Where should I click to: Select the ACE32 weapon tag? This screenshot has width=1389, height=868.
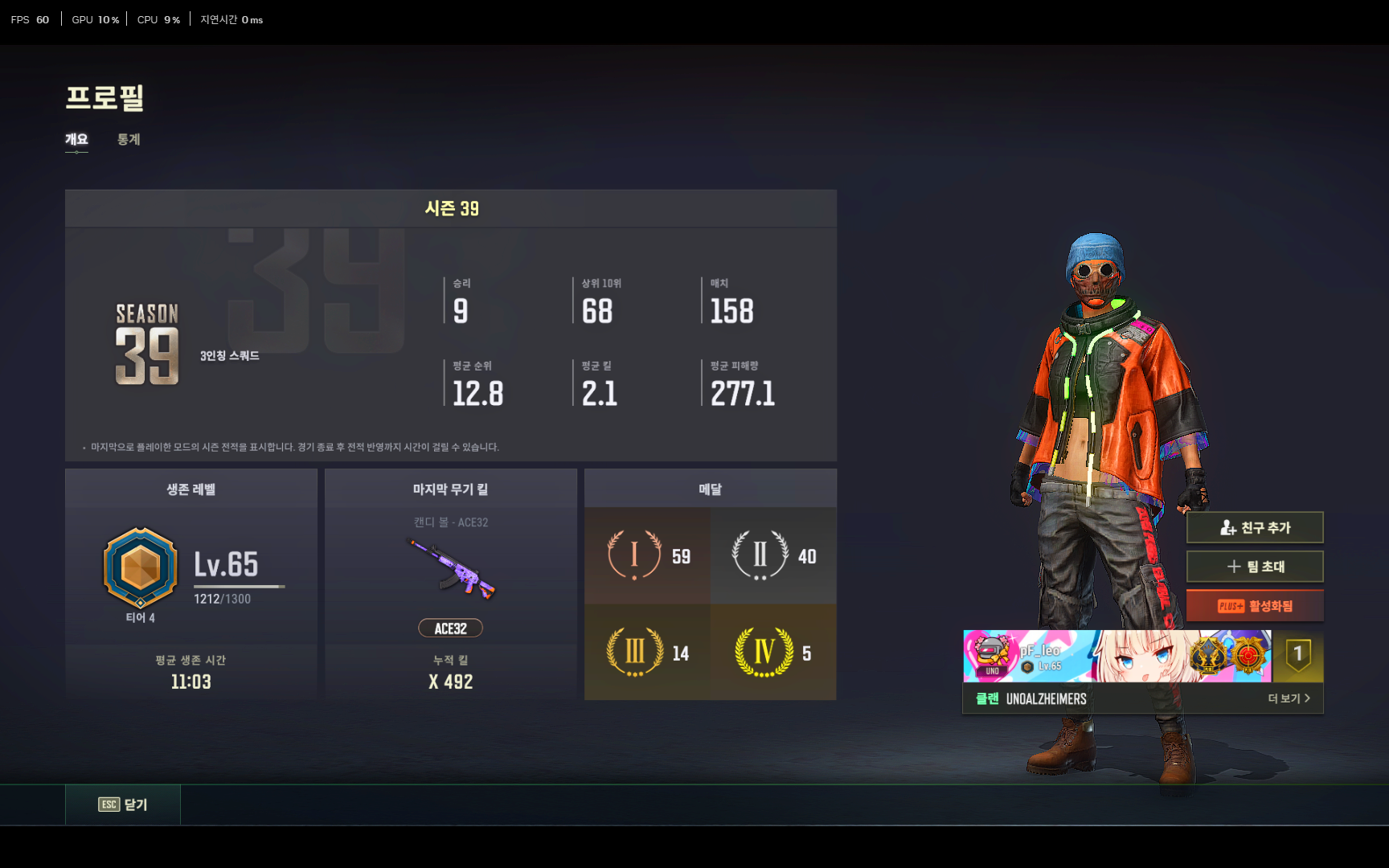tap(450, 628)
